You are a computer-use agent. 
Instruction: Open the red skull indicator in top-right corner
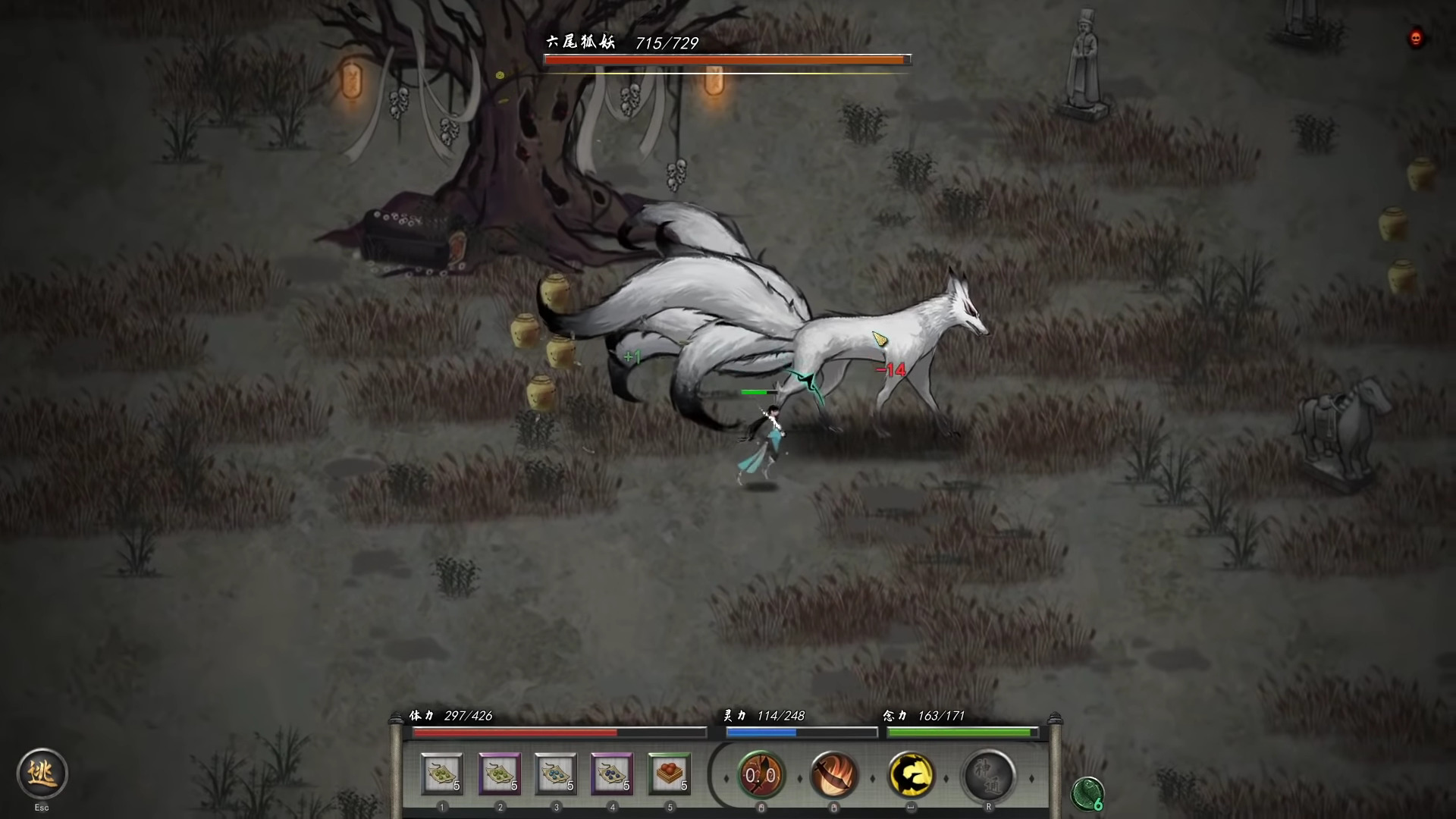click(1415, 38)
